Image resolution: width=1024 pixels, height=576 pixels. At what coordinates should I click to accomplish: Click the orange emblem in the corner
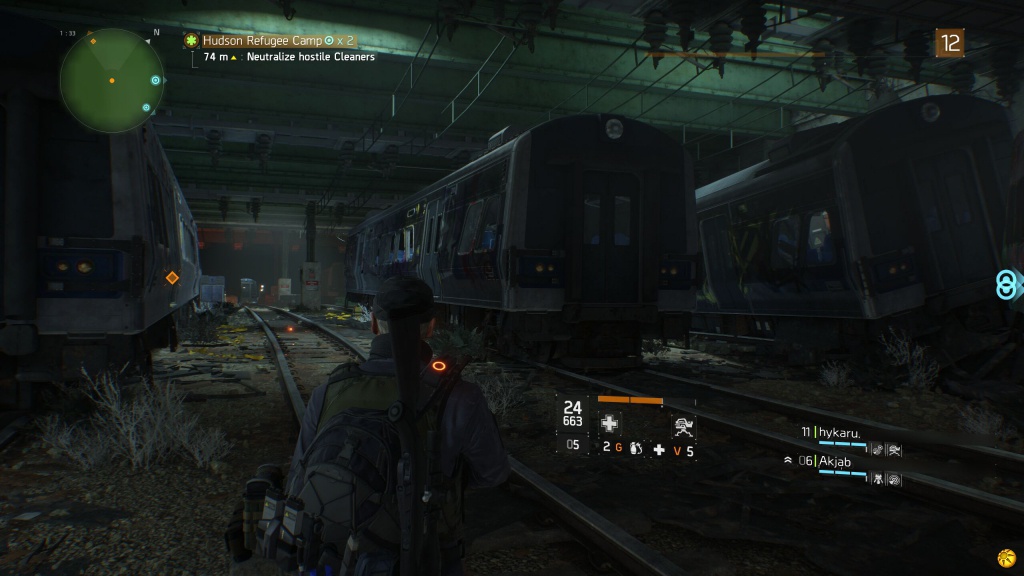pyautogui.click(x=1007, y=557)
